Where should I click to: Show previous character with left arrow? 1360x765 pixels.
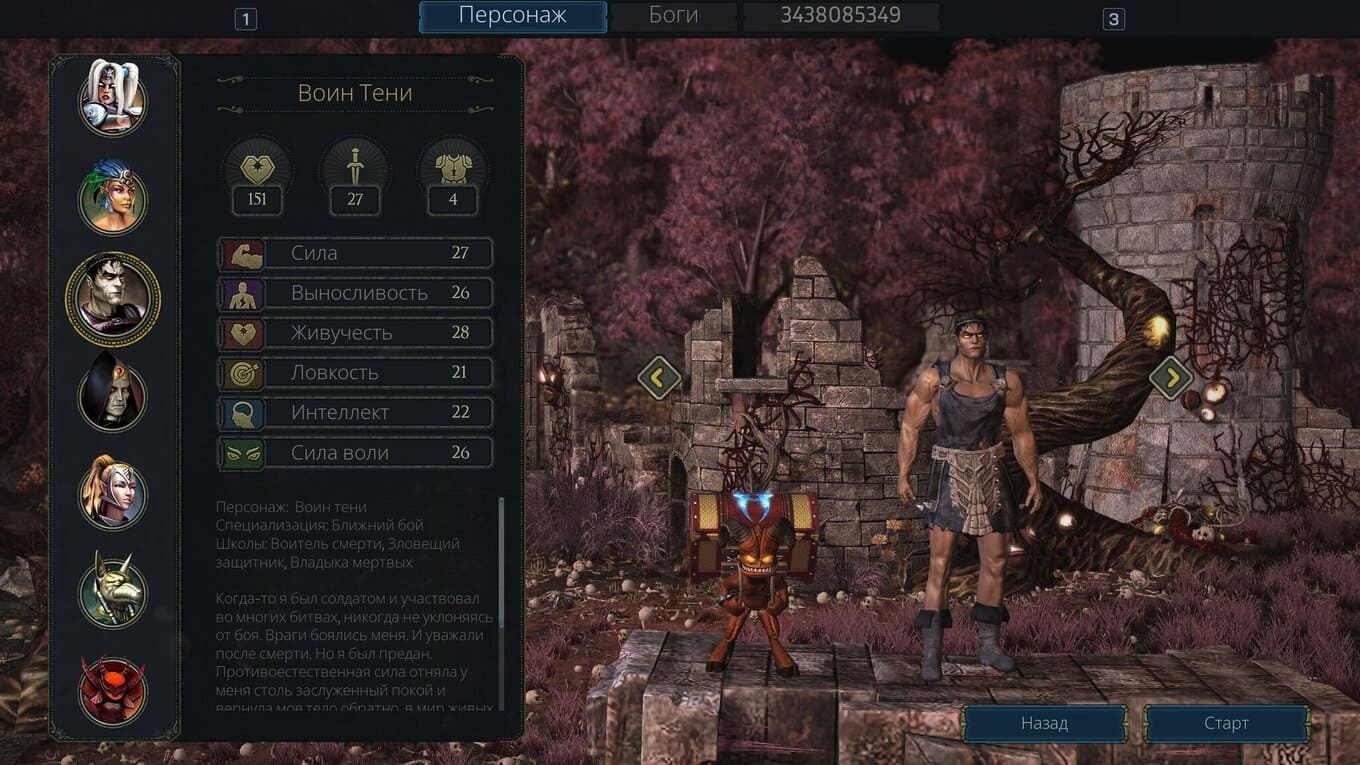[x=659, y=377]
